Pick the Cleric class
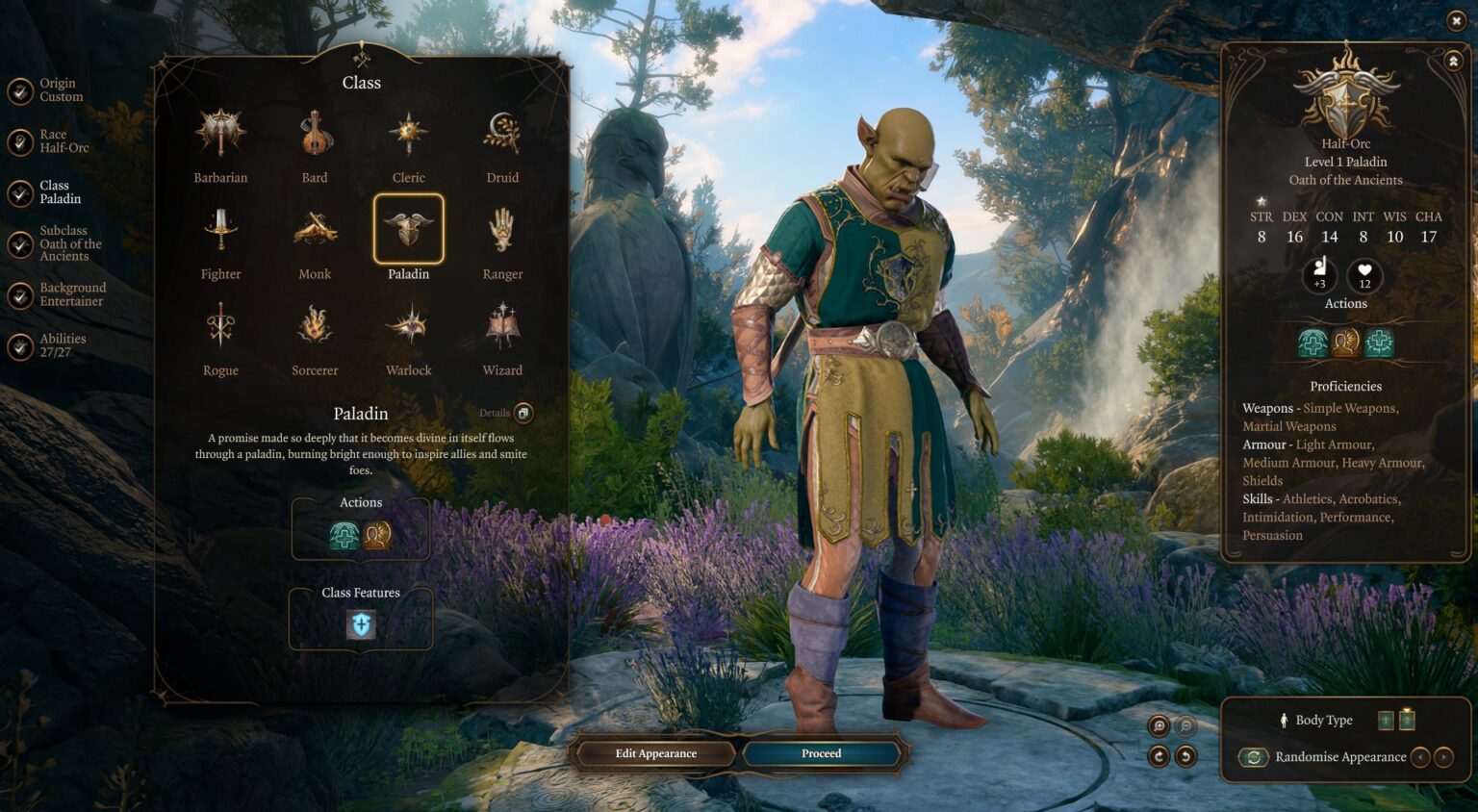This screenshot has height=812, width=1478. tap(408, 135)
